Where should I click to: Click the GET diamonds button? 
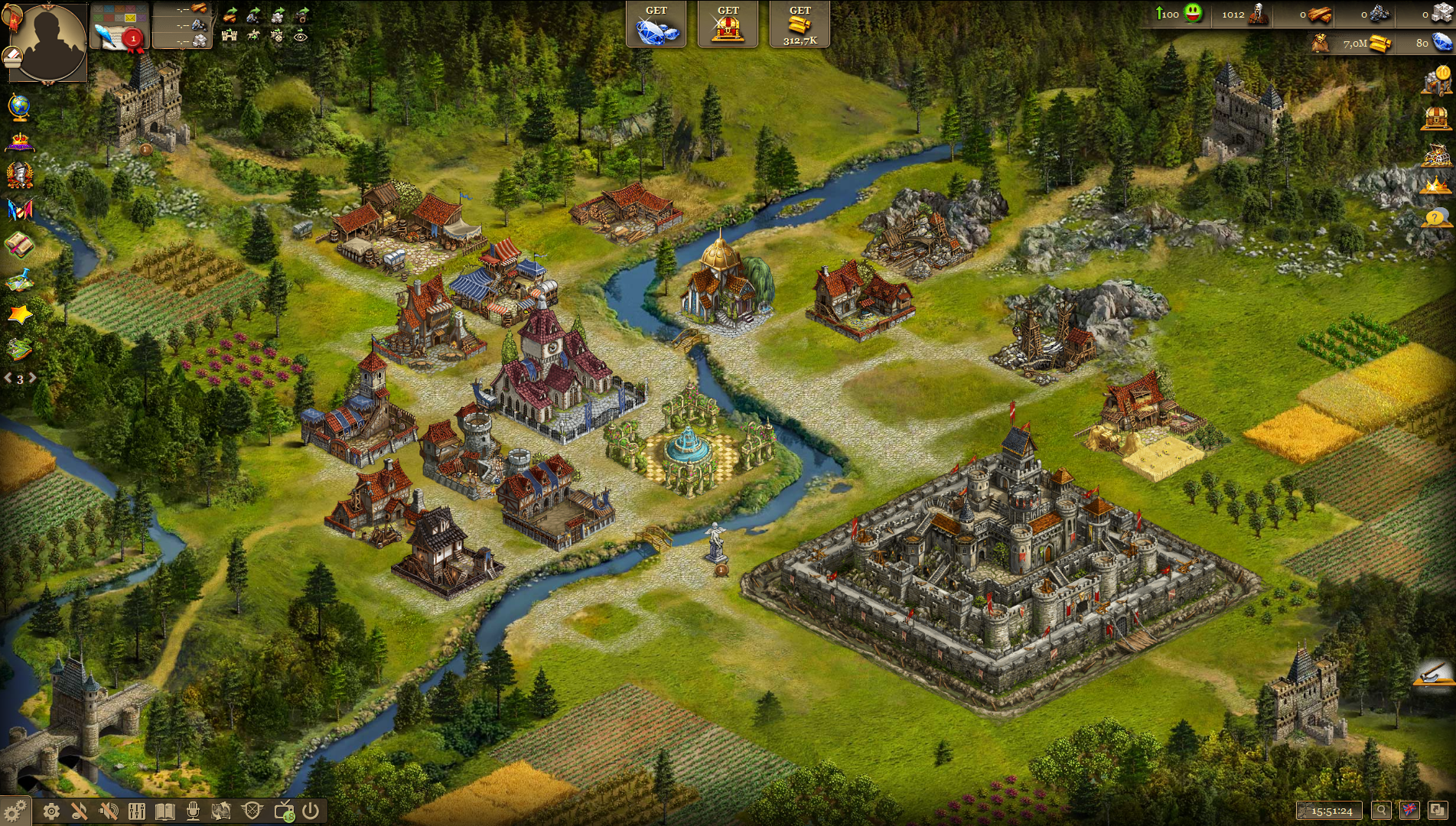(656, 24)
